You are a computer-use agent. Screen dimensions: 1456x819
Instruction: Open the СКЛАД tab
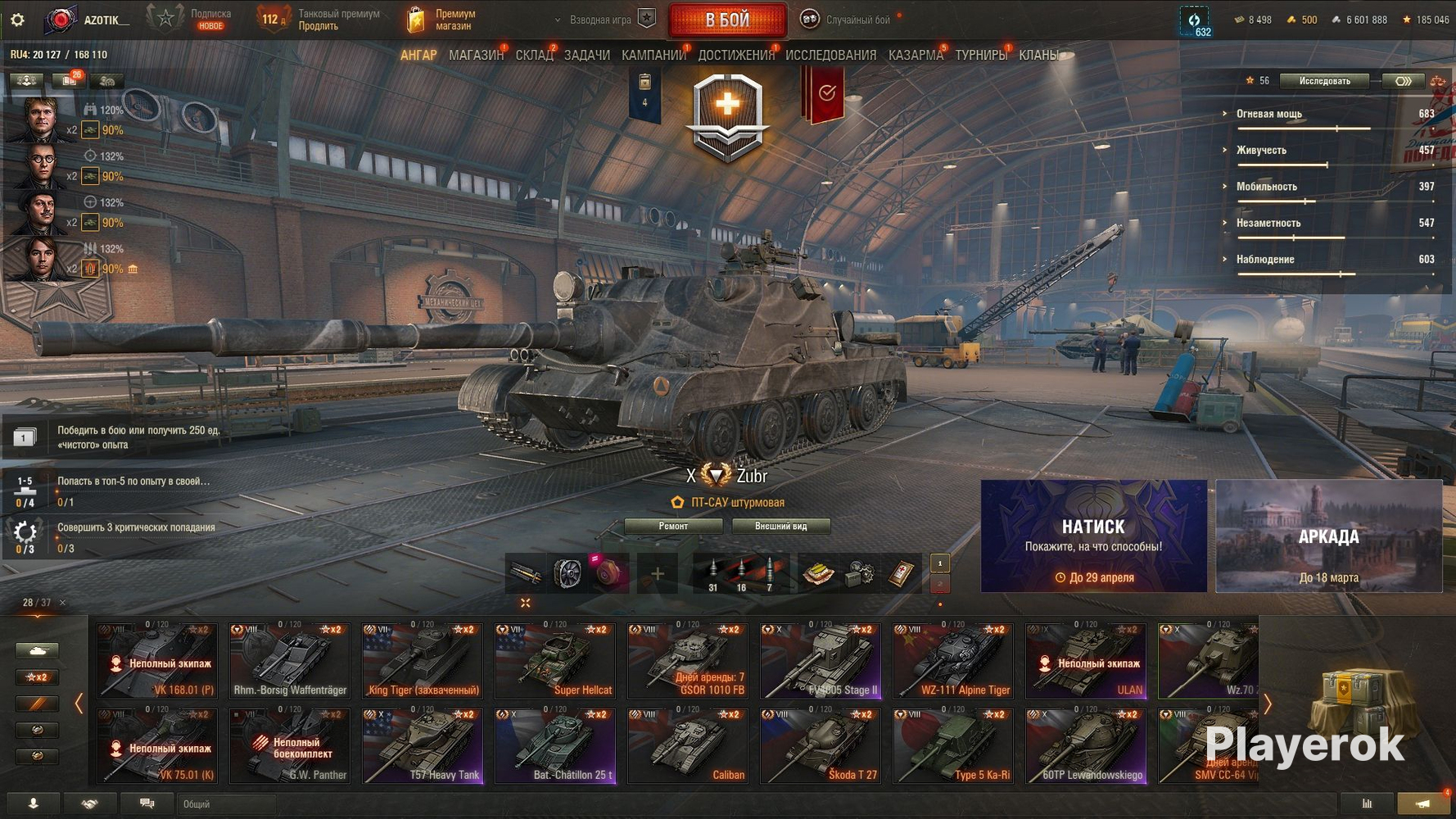(x=534, y=55)
